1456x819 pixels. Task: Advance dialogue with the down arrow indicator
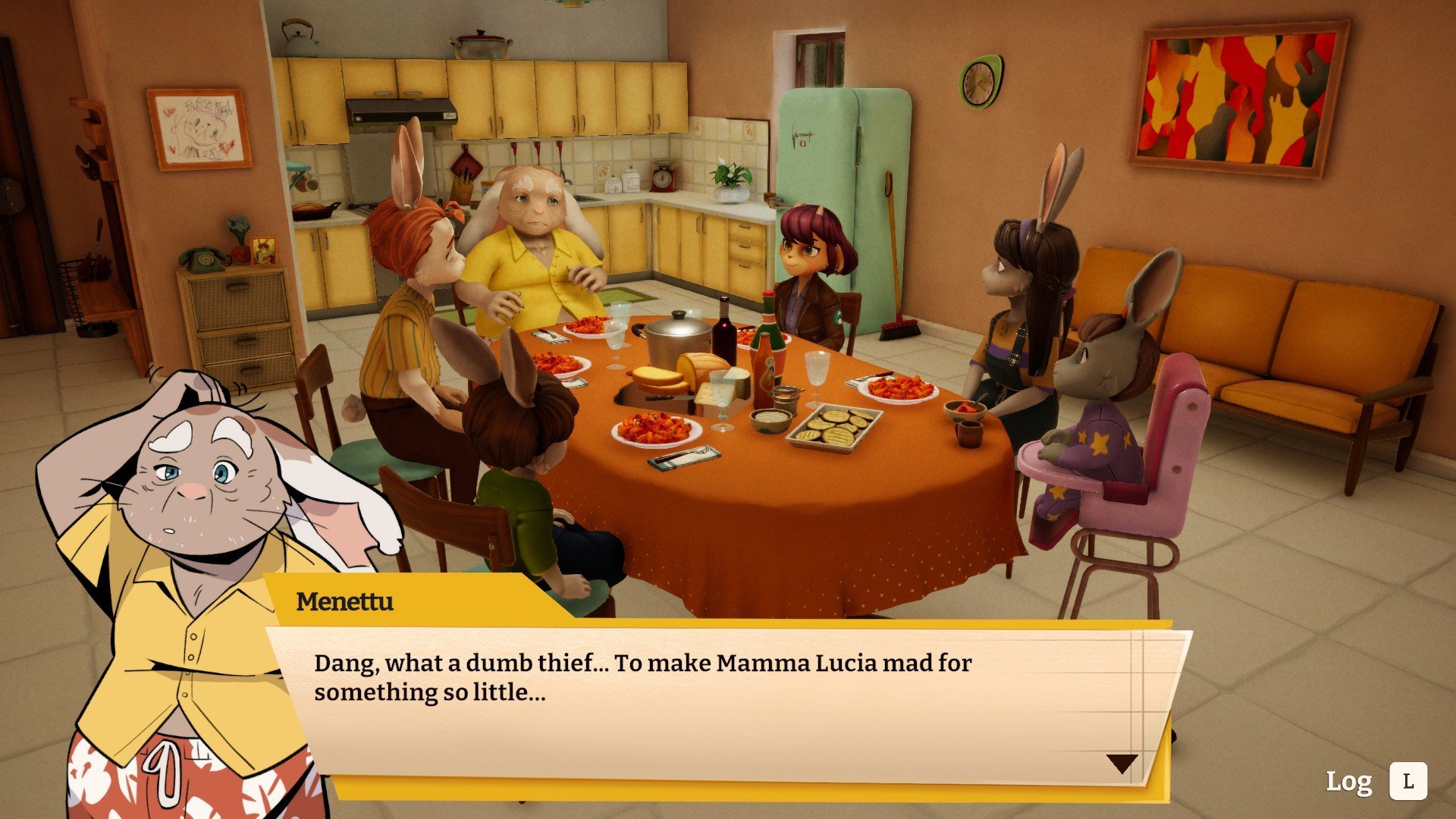[1122, 763]
